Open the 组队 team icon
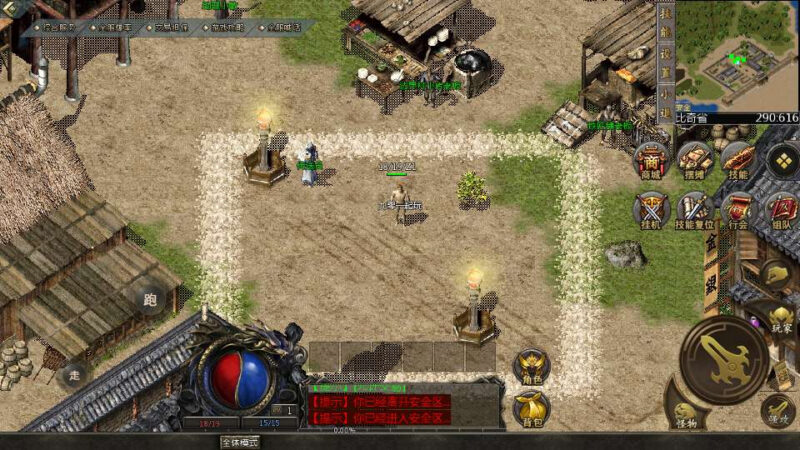This screenshot has width=800, height=450. click(780, 211)
